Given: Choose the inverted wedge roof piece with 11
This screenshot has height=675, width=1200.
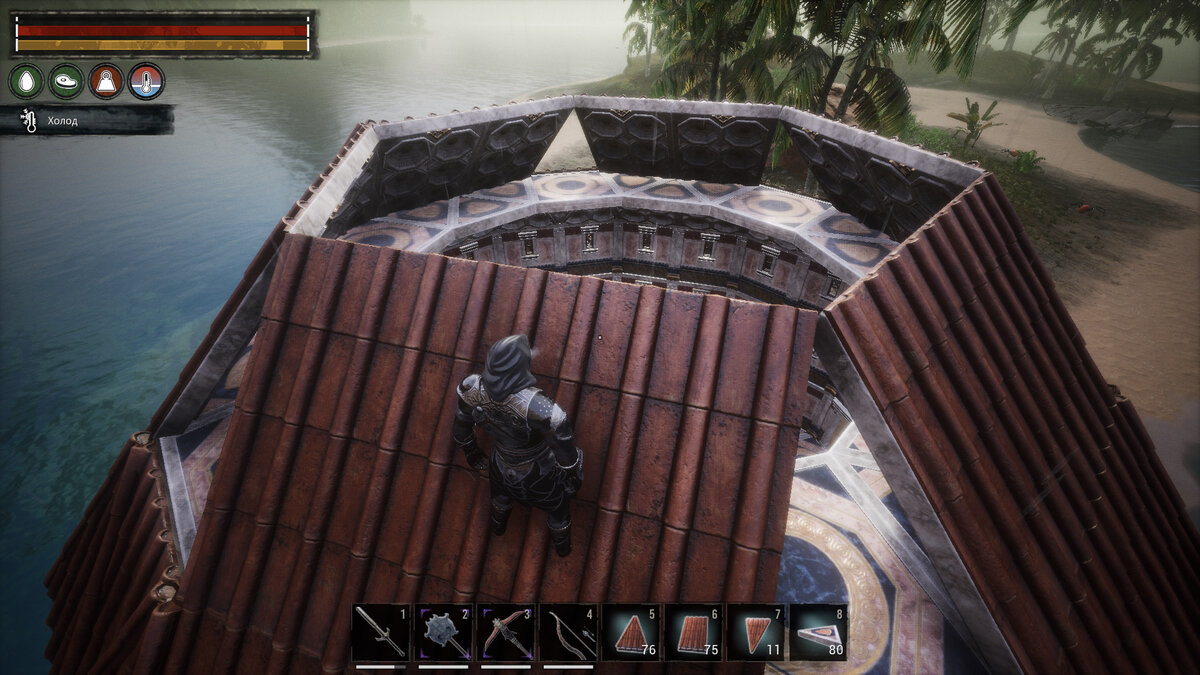Looking at the screenshot, I should [x=756, y=633].
